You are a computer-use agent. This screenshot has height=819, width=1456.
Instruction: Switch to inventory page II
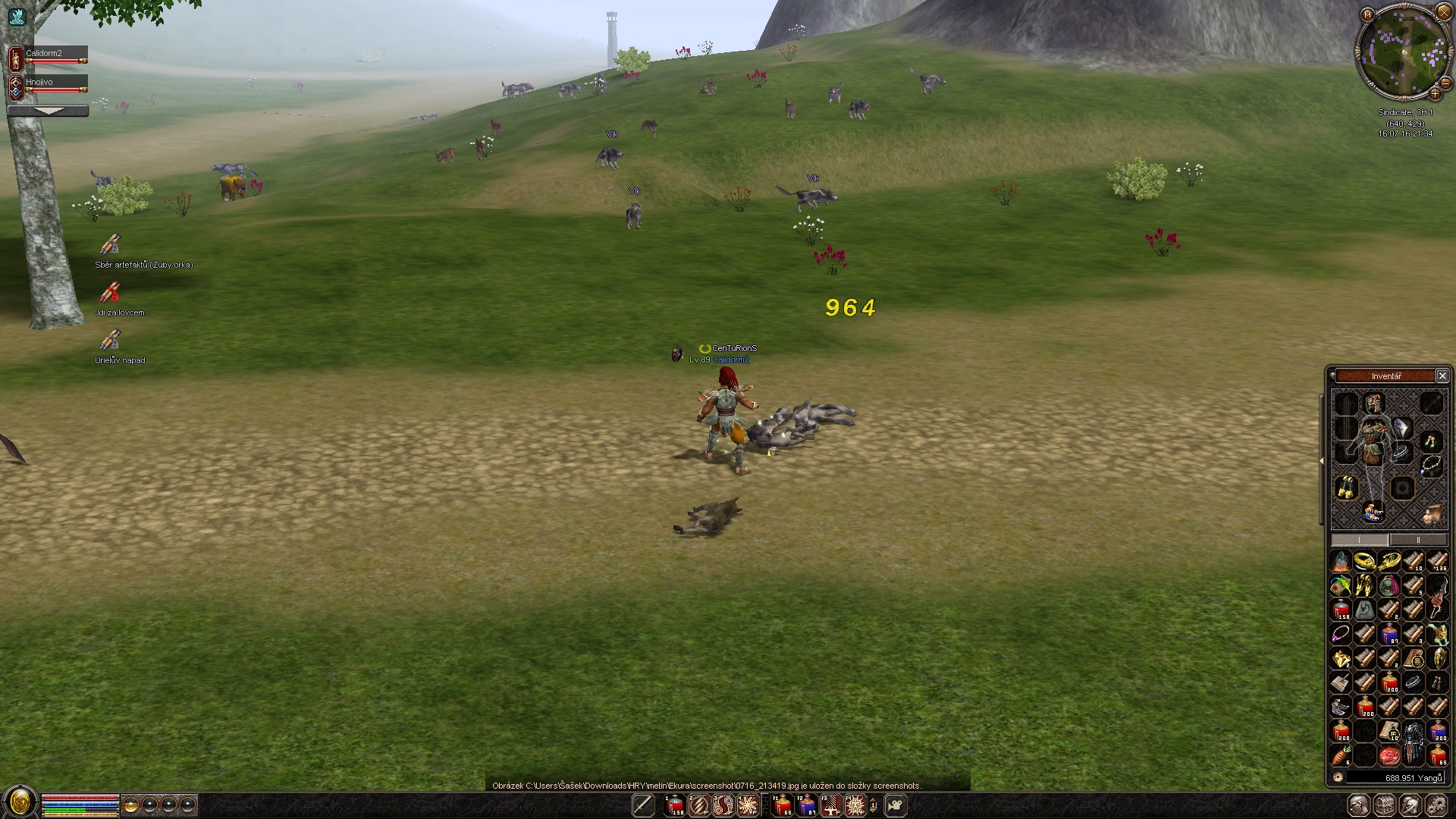[x=1418, y=540]
